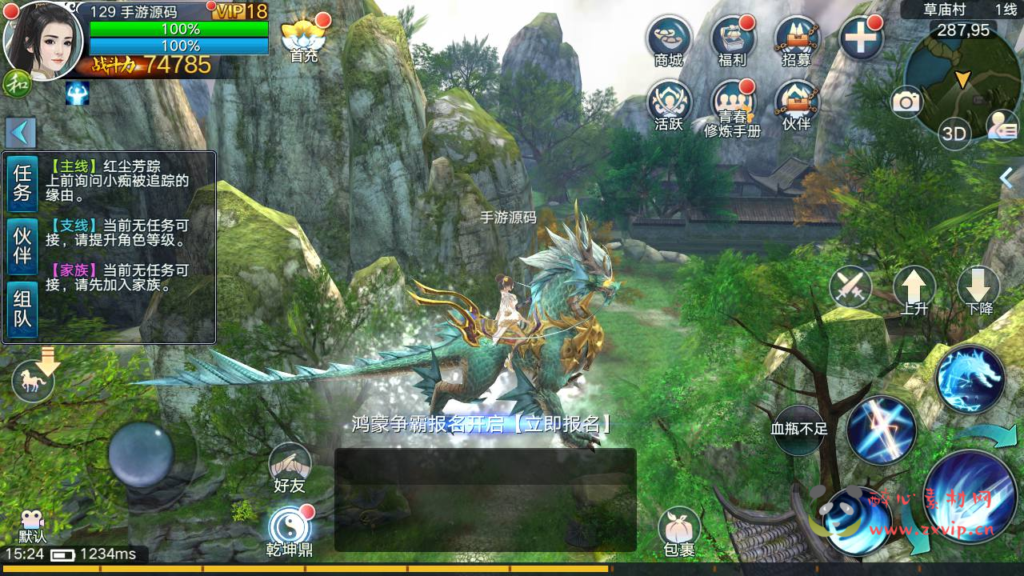Switch to the 任务 quest tab
Viewport: 1024px width, 576px height.
coord(22,182)
